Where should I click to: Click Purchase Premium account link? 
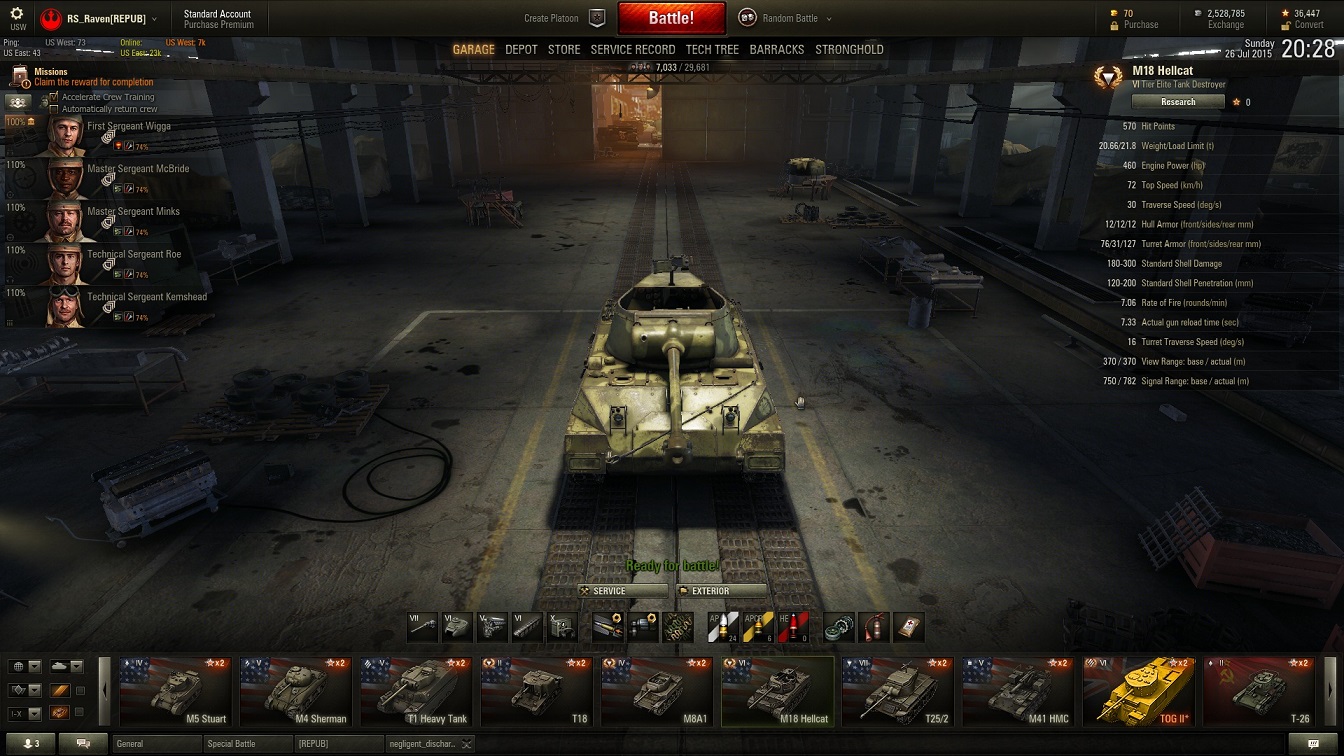(219, 25)
